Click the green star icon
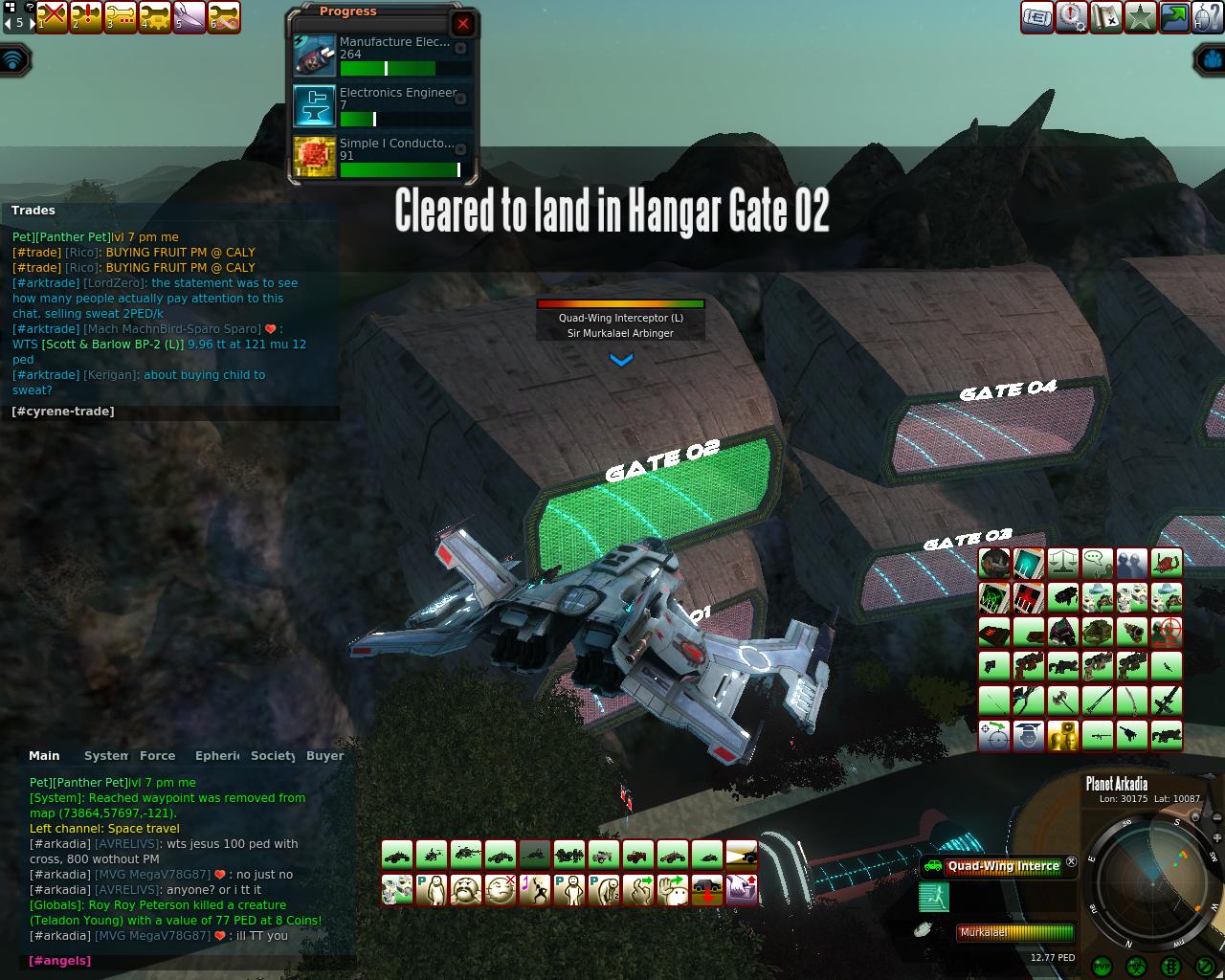 pos(1140,17)
